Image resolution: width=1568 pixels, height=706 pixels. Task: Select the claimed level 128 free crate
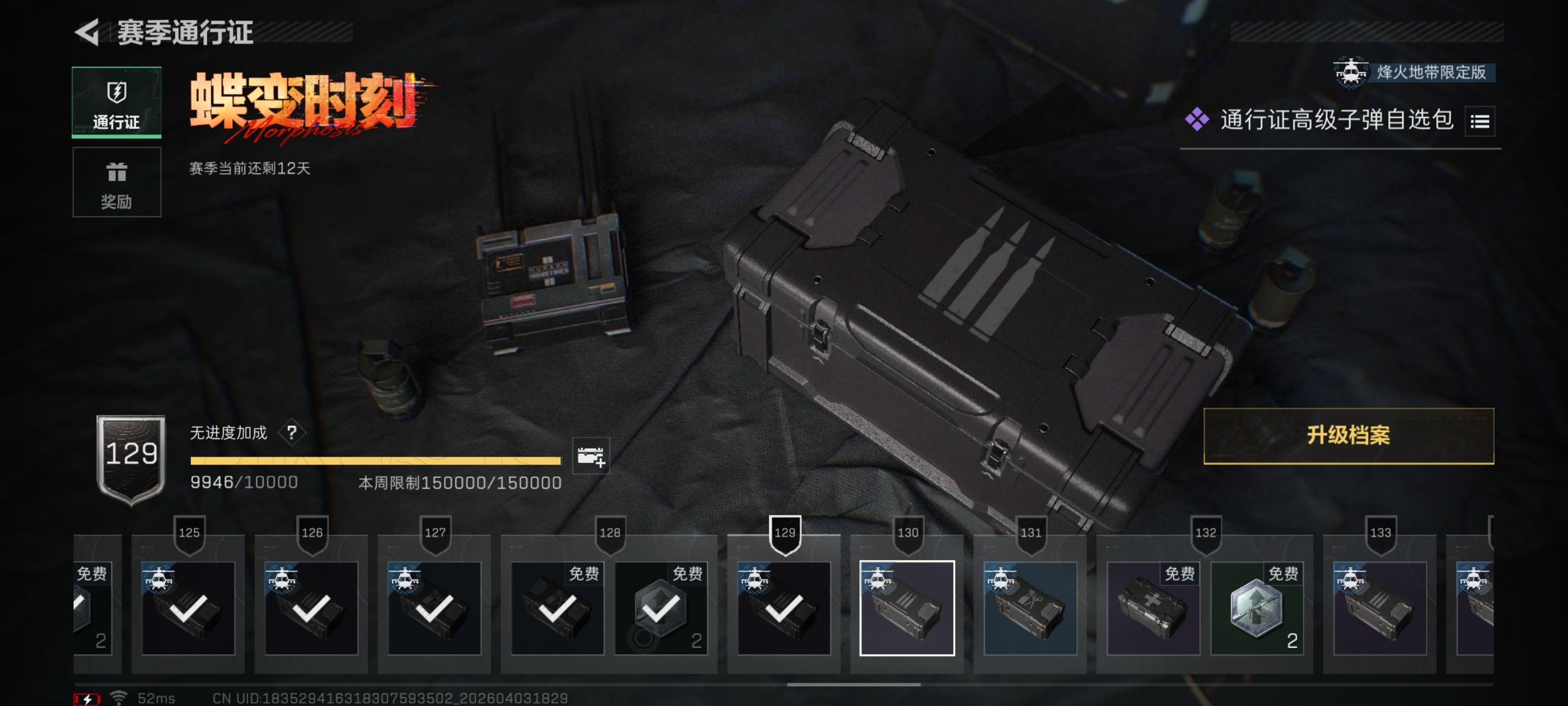(x=557, y=607)
